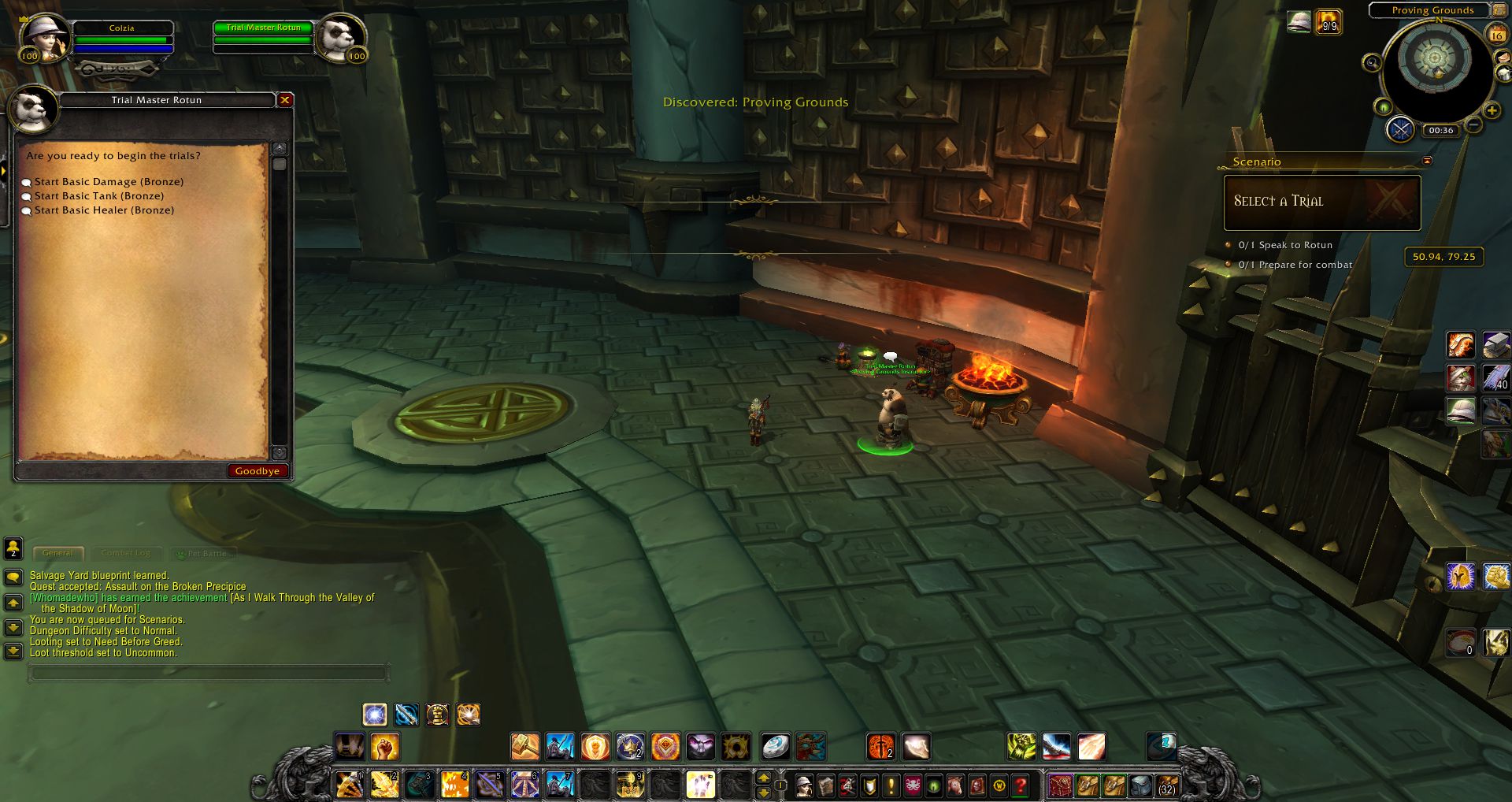Open the minimap tracking magnifier button
1512x802 pixels.
pyautogui.click(x=1372, y=63)
